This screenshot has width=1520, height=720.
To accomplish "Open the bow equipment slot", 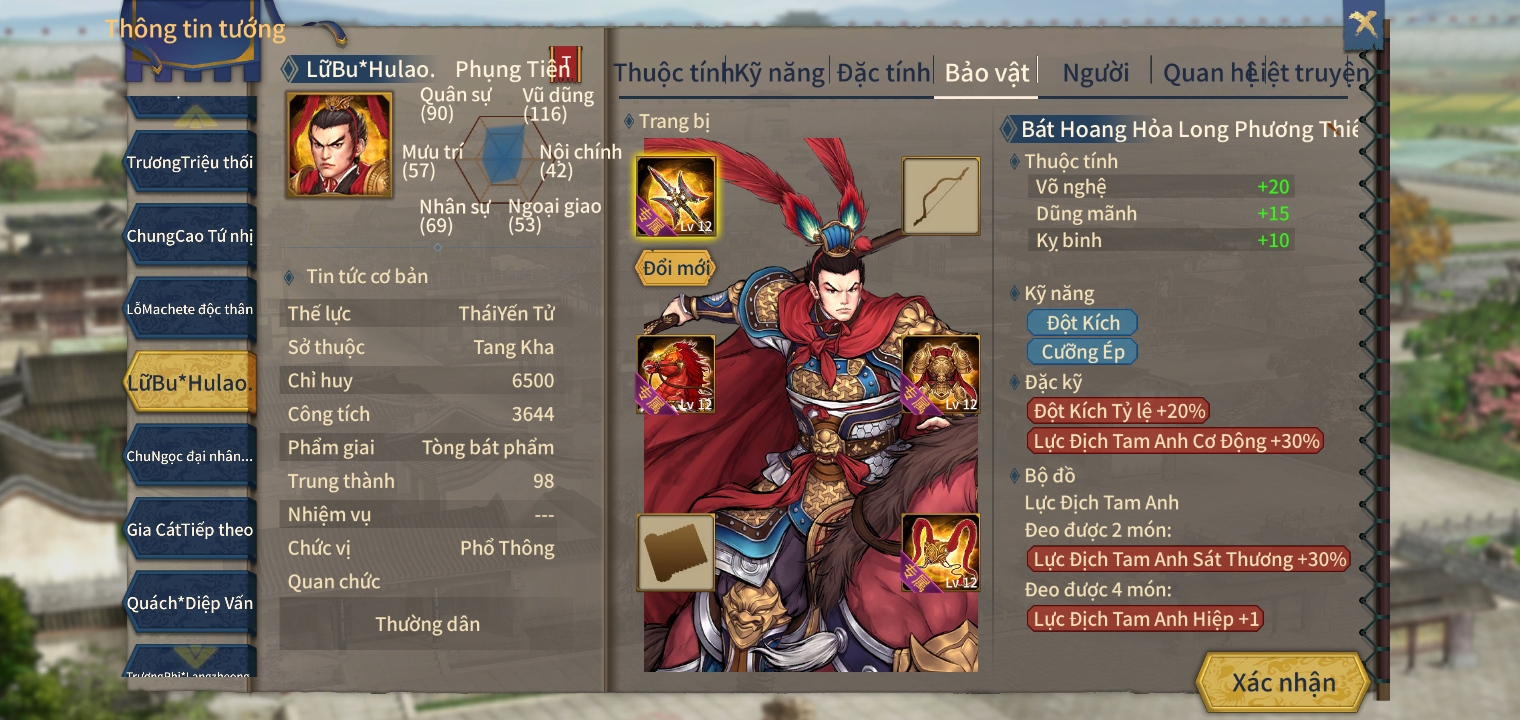I will [941, 196].
